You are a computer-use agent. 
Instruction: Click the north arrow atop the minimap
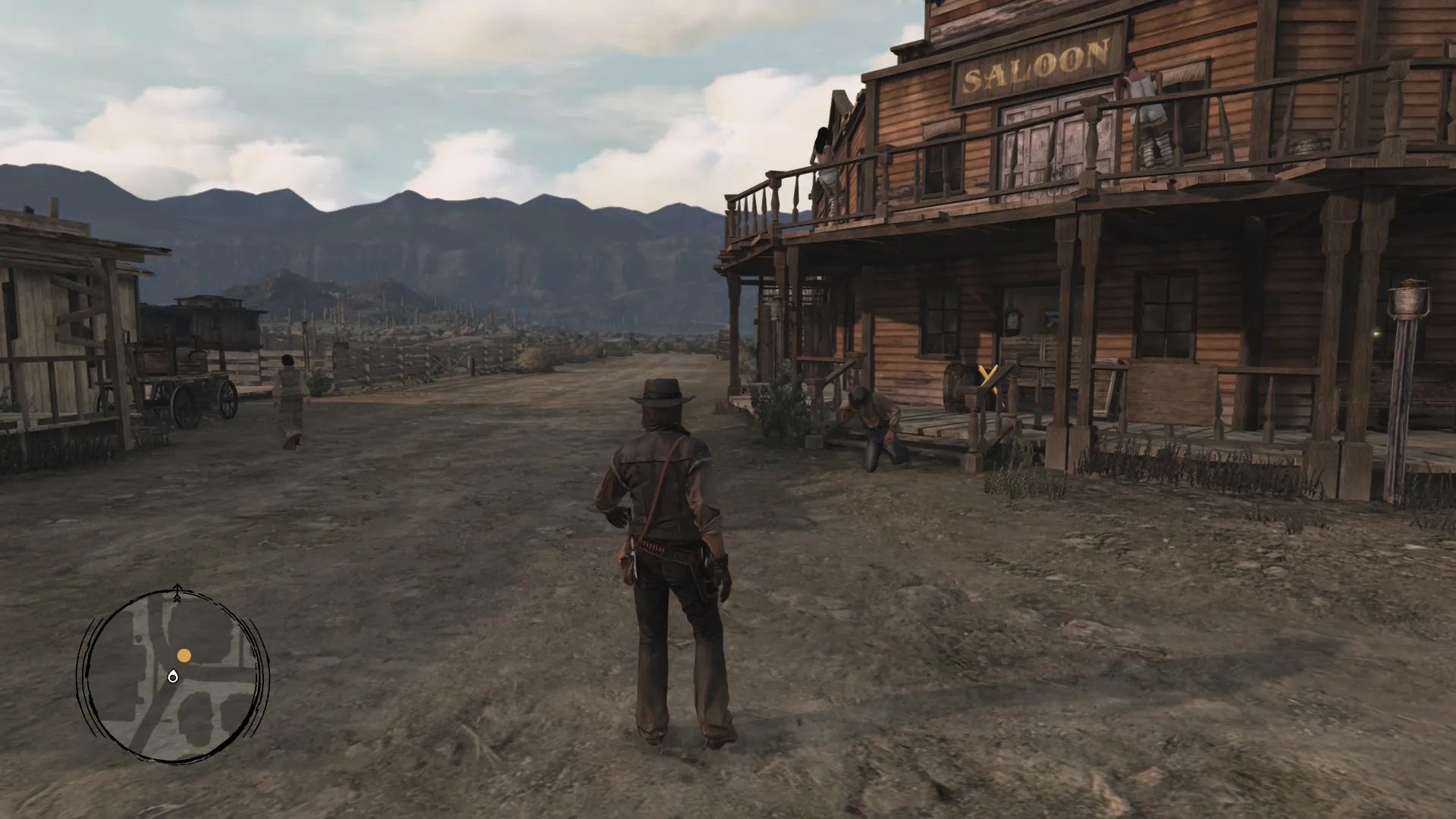pyautogui.click(x=177, y=588)
